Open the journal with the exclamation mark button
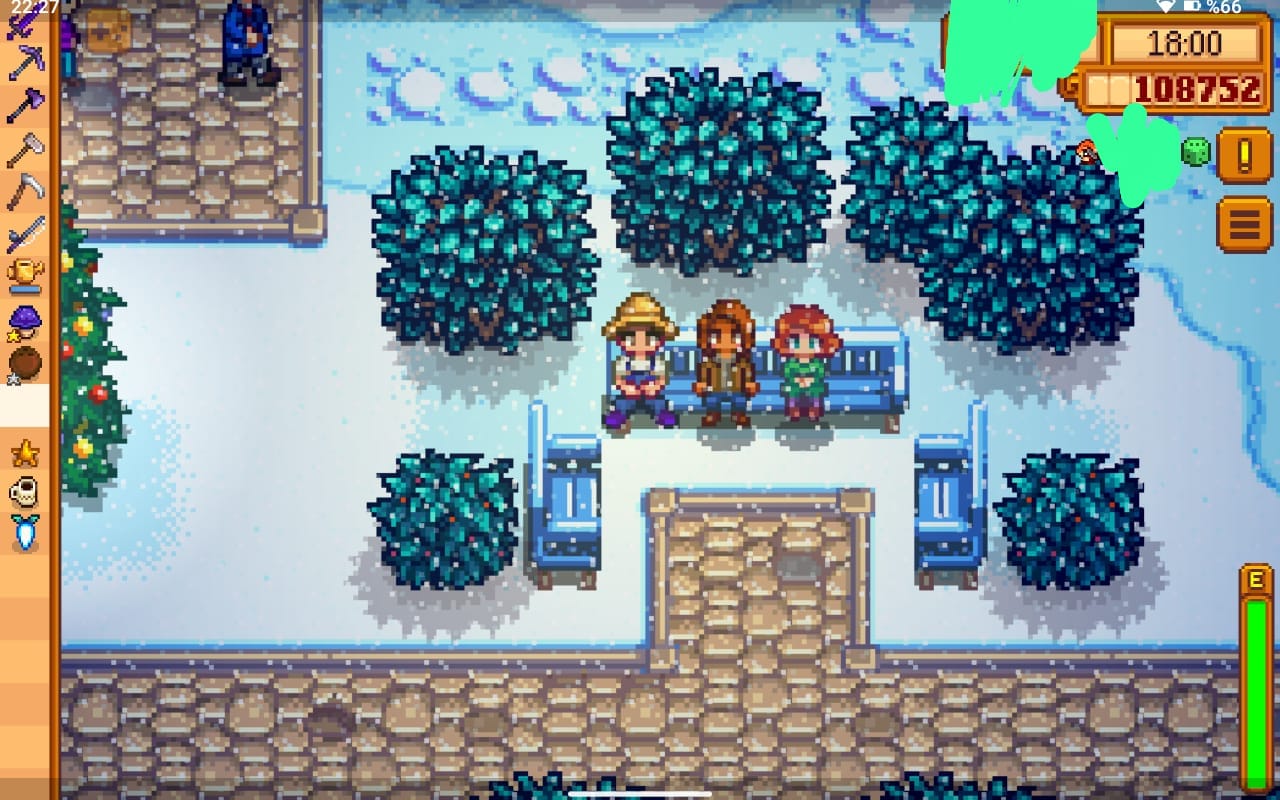 click(x=1244, y=155)
